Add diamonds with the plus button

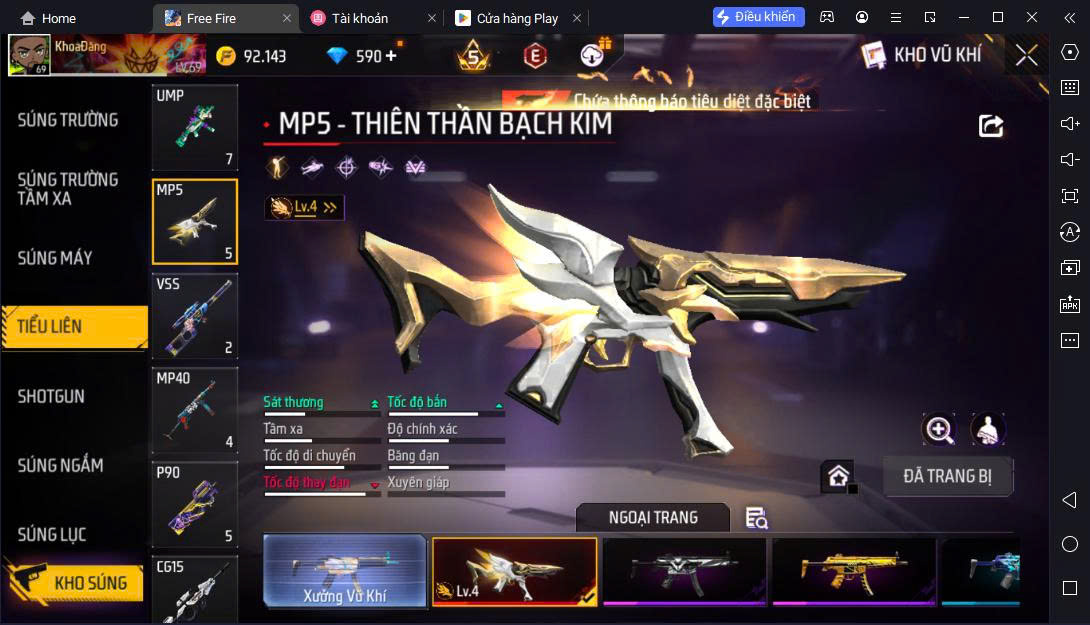point(391,56)
